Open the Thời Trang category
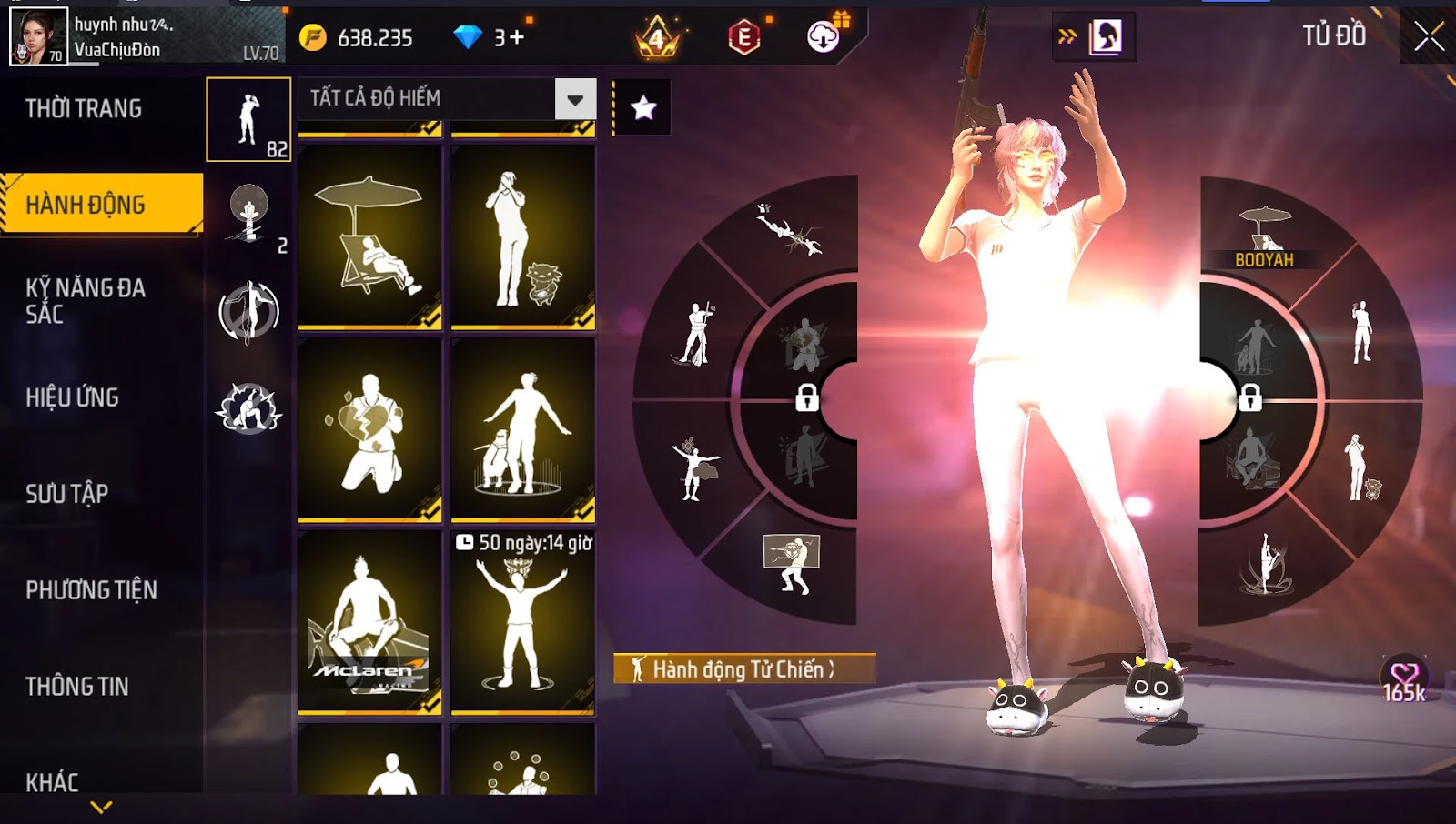 pyautogui.click(x=84, y=109)
